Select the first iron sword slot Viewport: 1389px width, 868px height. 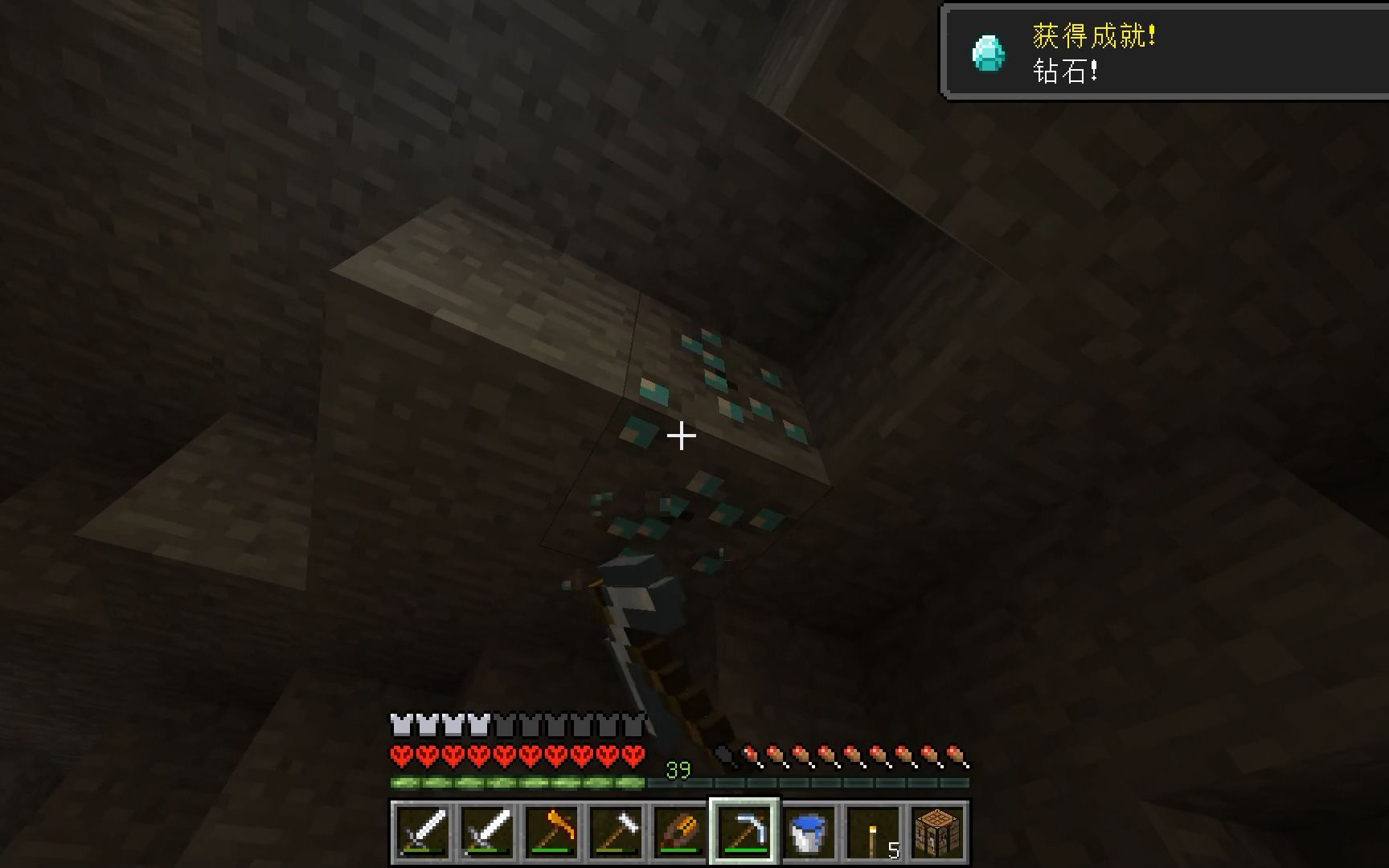[424, 831]
